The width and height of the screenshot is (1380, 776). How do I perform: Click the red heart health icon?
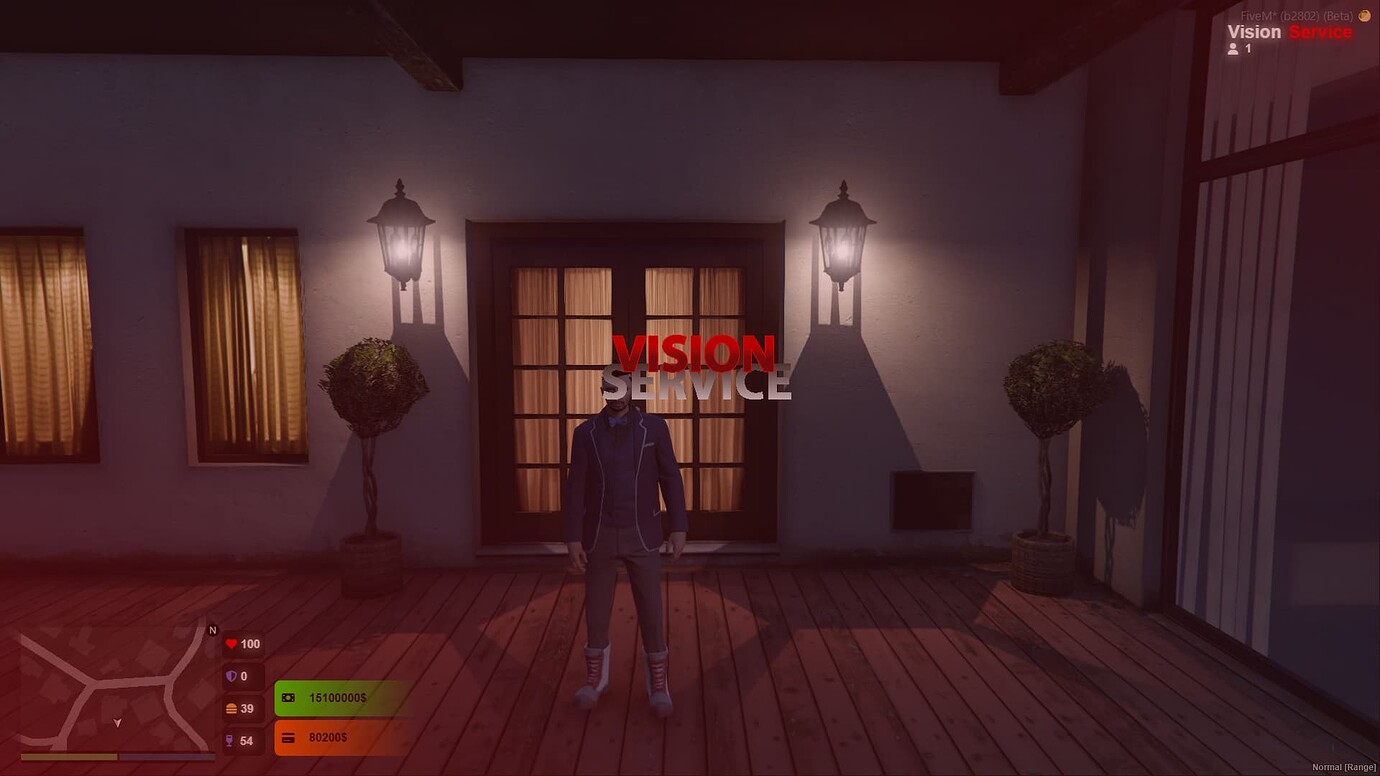[x=232, y=644]
